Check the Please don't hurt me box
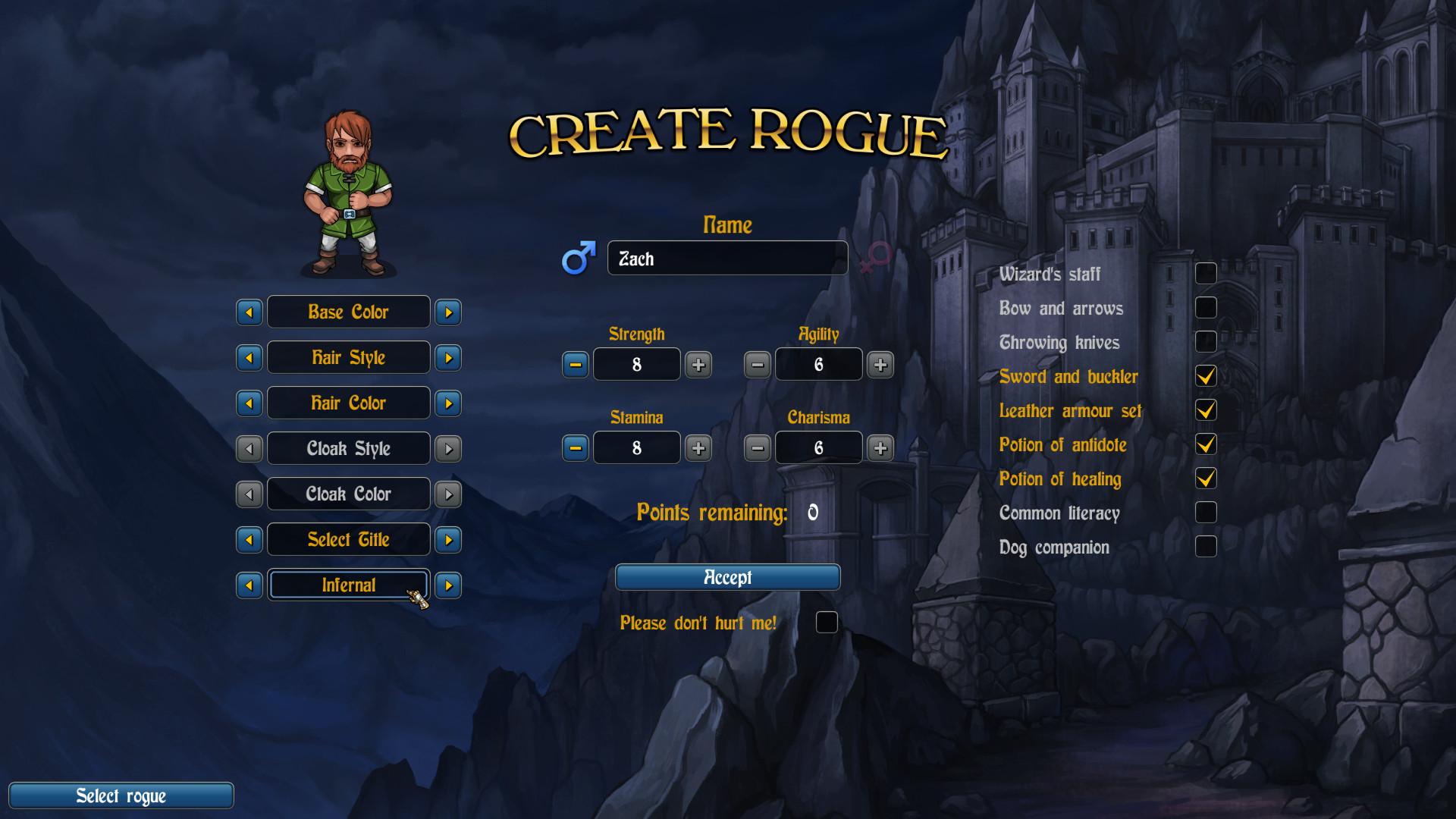Image resolution: width=1456 pixels, height=819 pixels. pyautogui.click(x=827, y=622)
